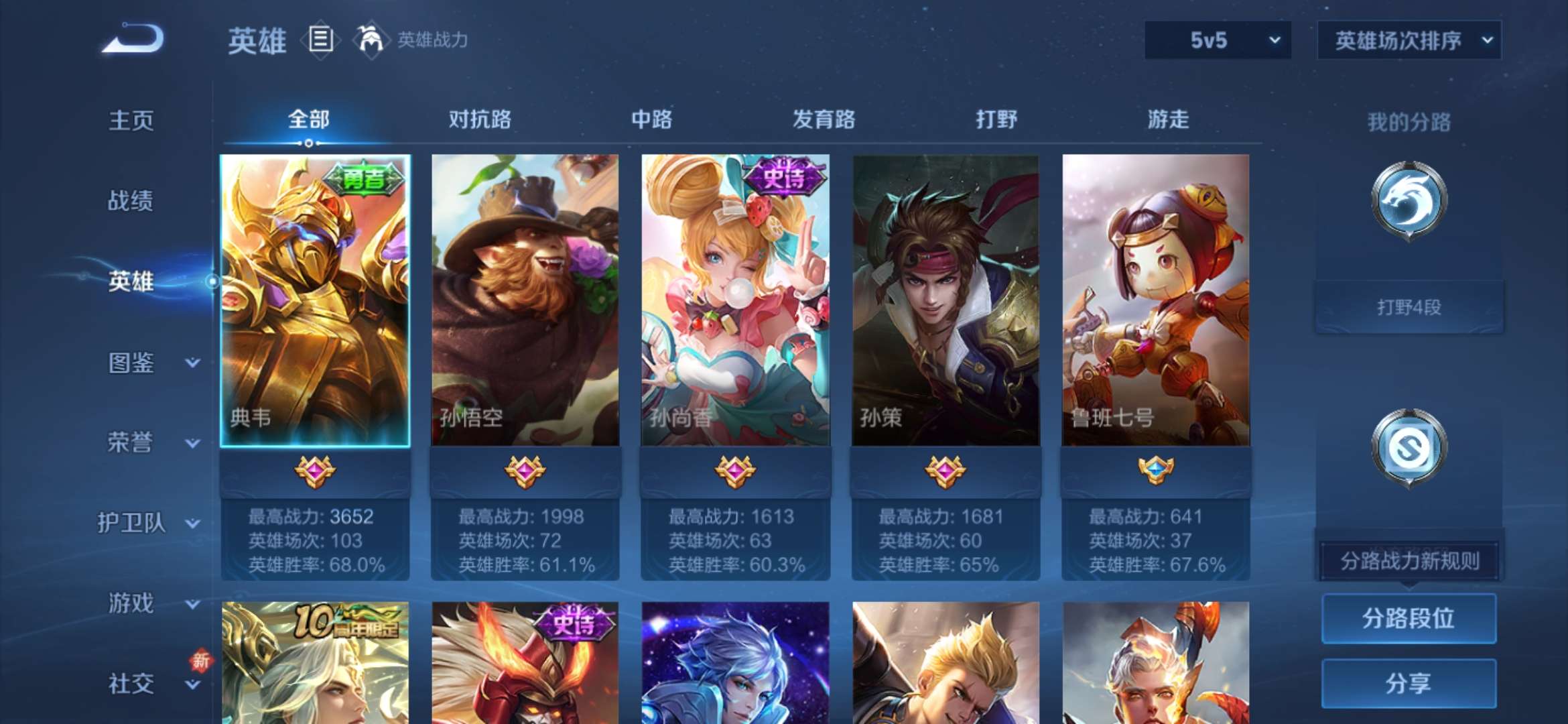Click 典韦's proficiency badge emblem

coord(315,471)
